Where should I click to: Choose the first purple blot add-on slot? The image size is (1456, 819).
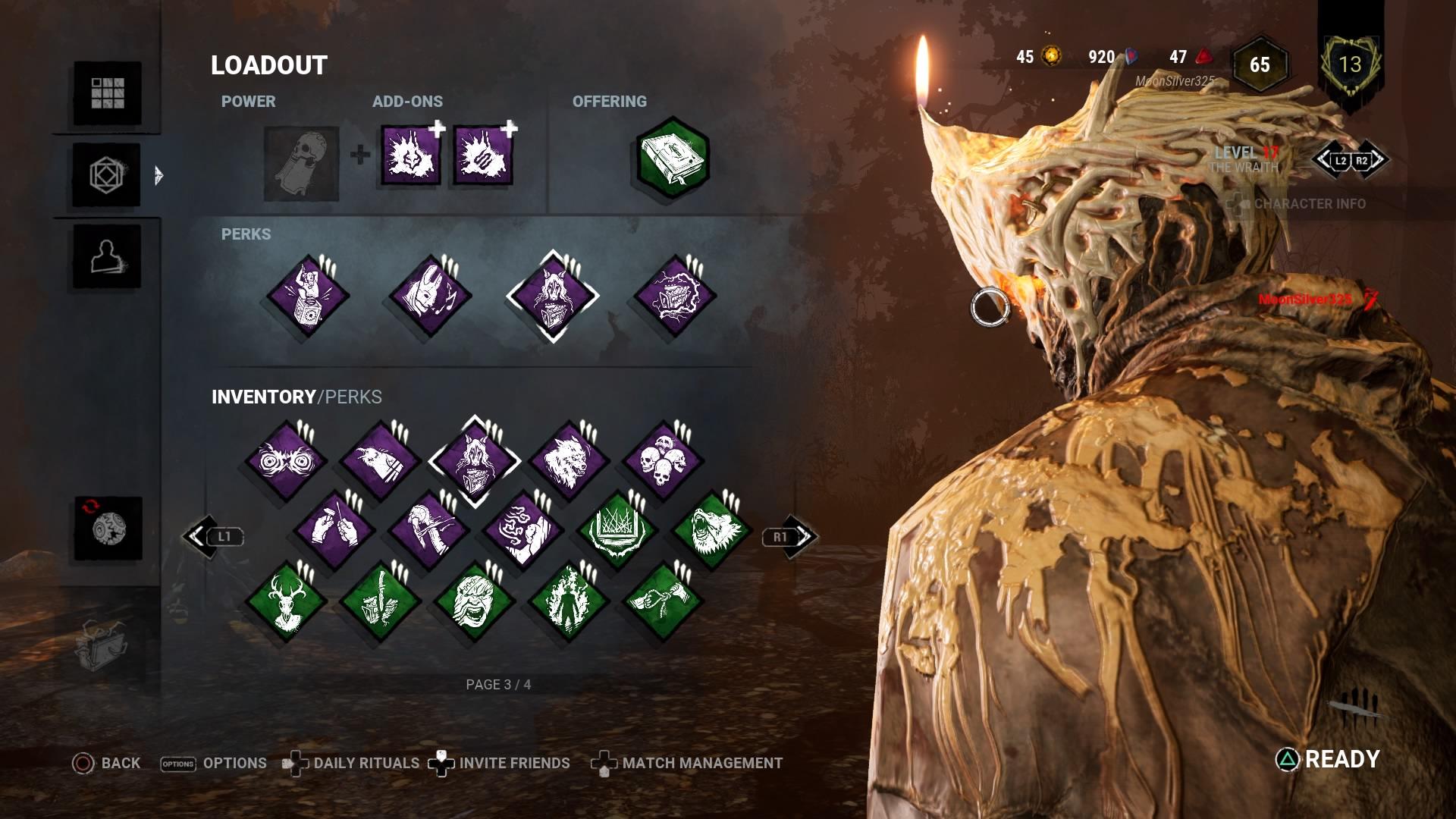410,155
